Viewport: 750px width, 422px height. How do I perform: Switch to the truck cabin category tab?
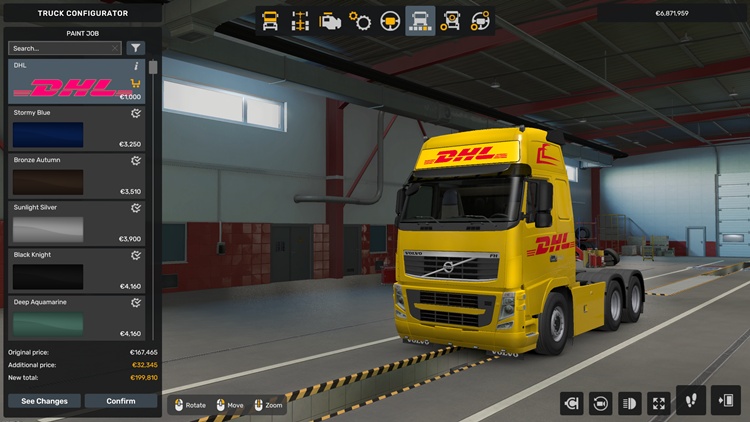(270, 21)
